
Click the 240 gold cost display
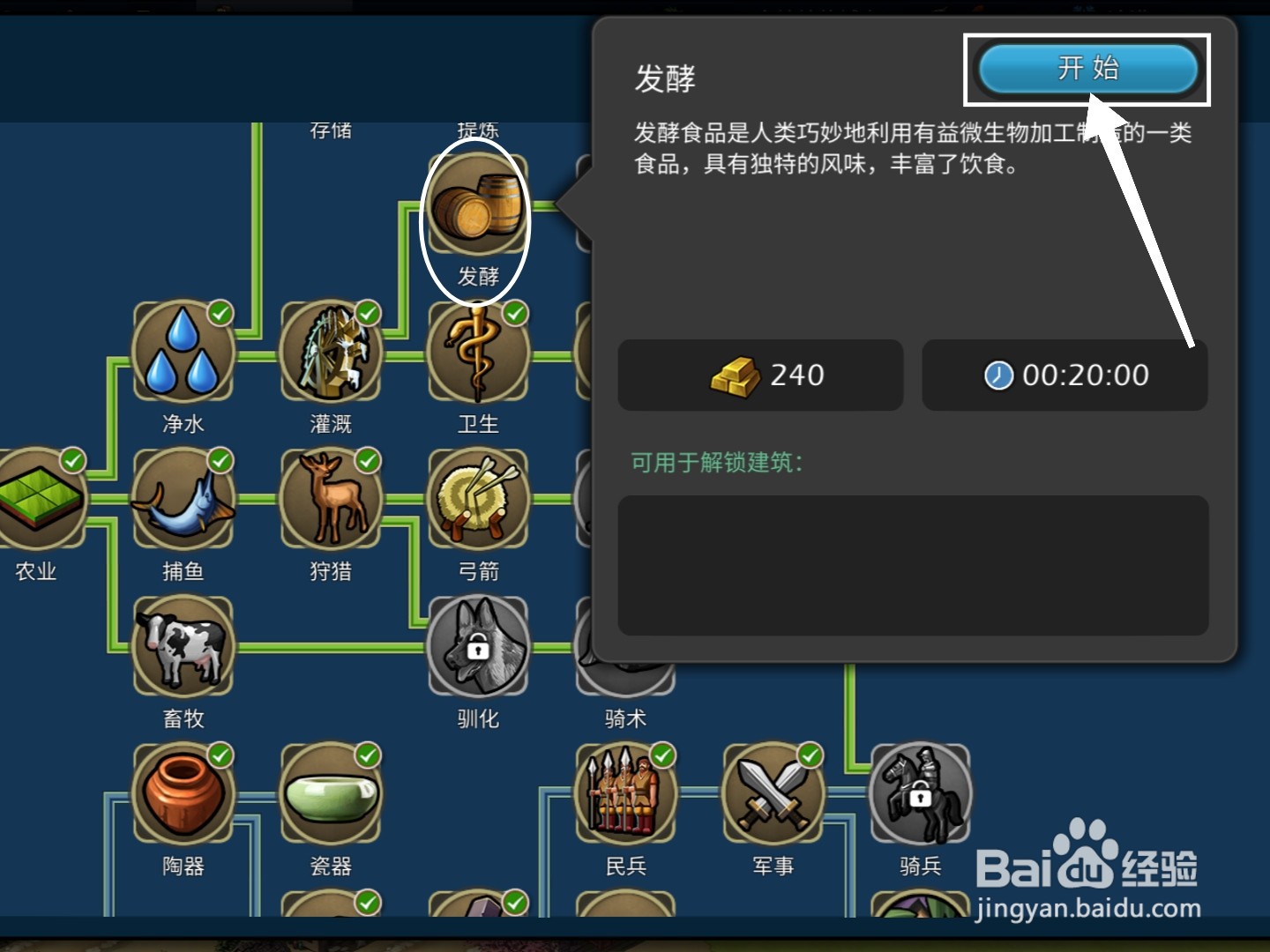(760, 375)
